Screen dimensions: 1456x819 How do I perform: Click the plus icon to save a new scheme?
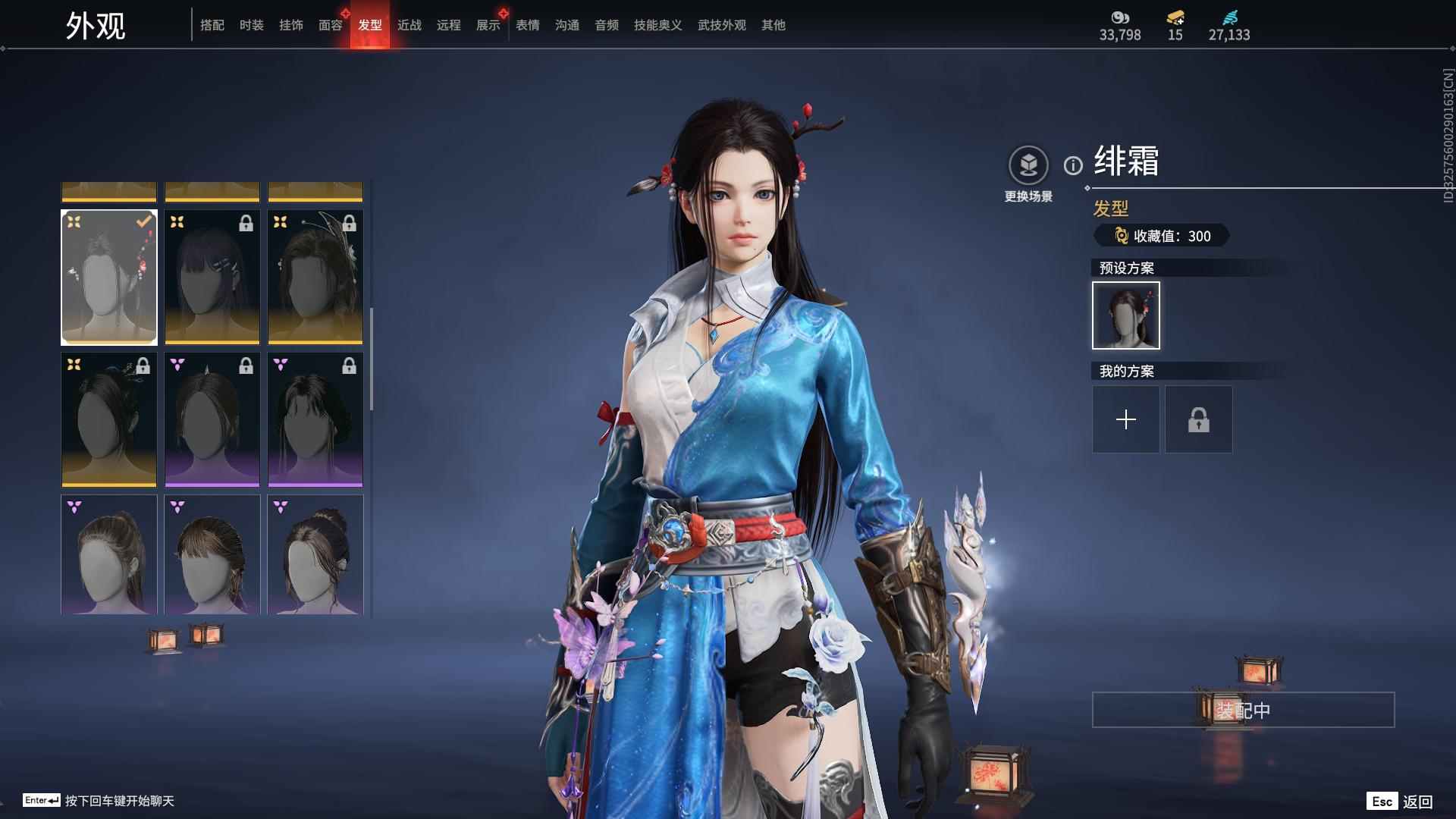(x=1126, y=419)
